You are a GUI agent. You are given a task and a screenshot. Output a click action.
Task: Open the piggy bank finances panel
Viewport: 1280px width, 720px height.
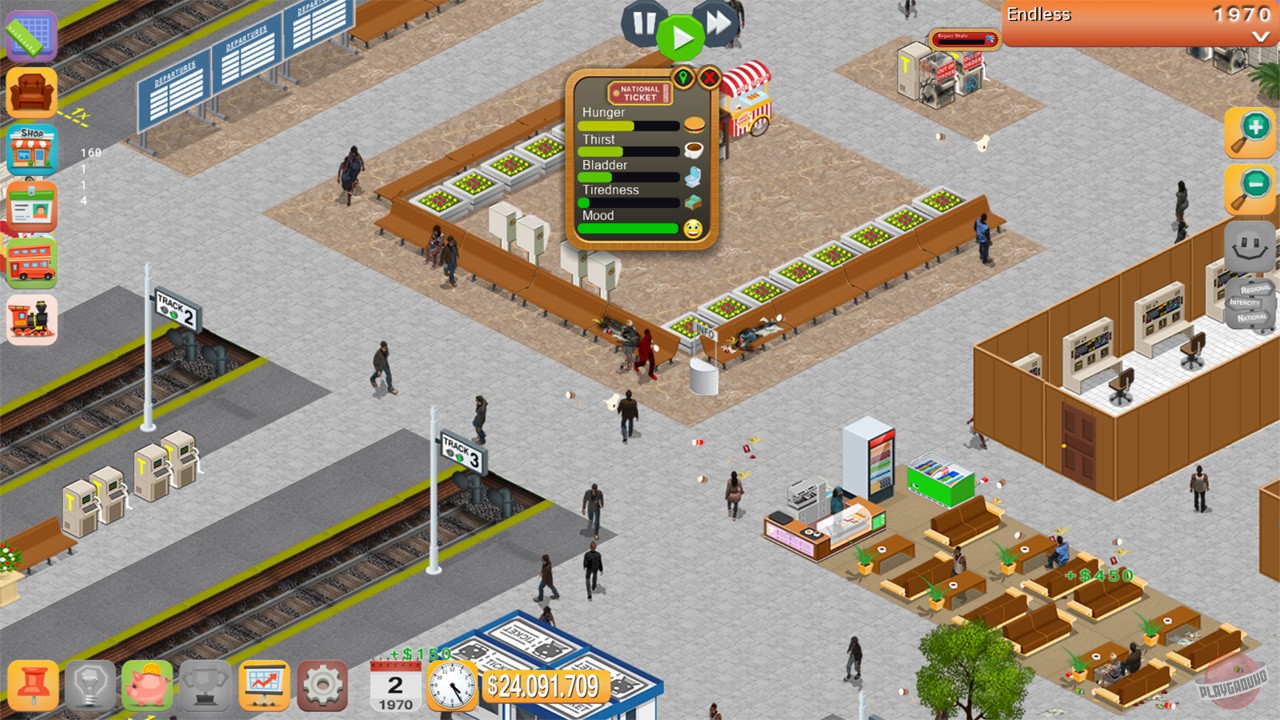147,687
